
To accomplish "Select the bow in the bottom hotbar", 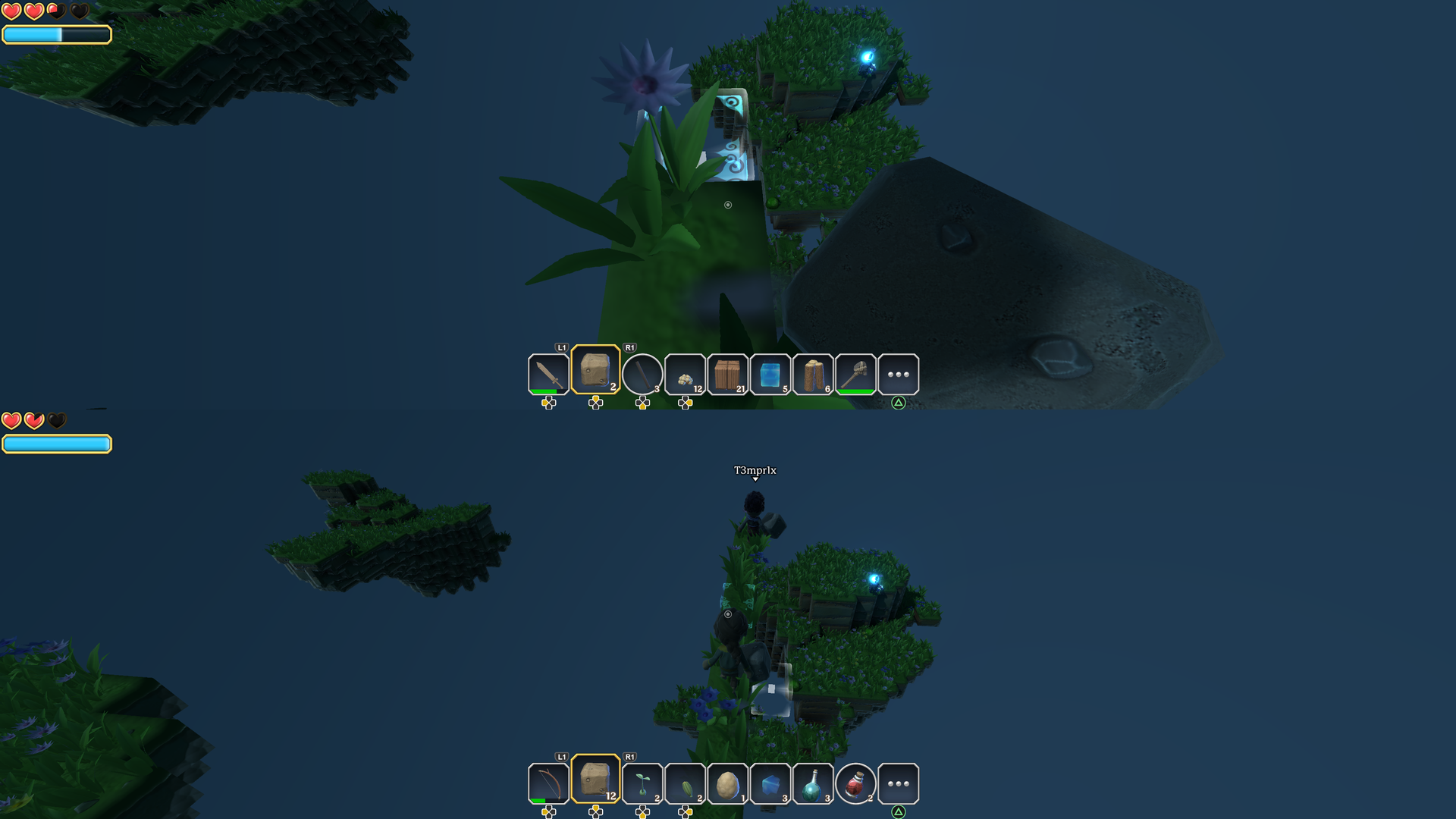I will point(548,783).
